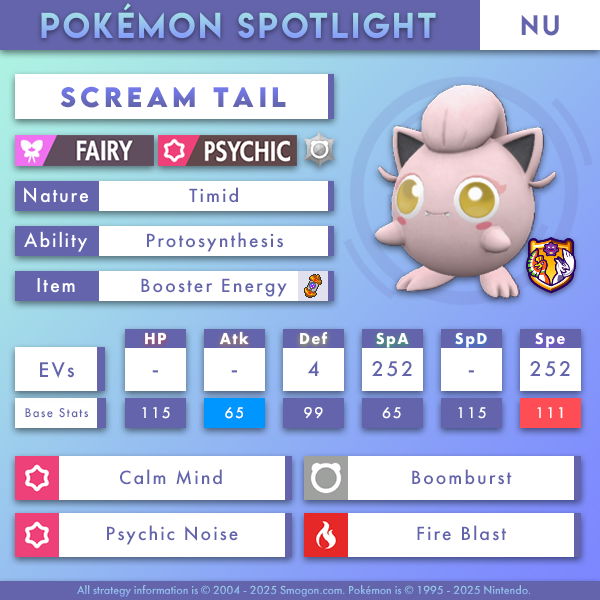Open the Protosynthesis ability field
Image resolution: width=600 pixels, height=600 pixels.
[214, 241]
